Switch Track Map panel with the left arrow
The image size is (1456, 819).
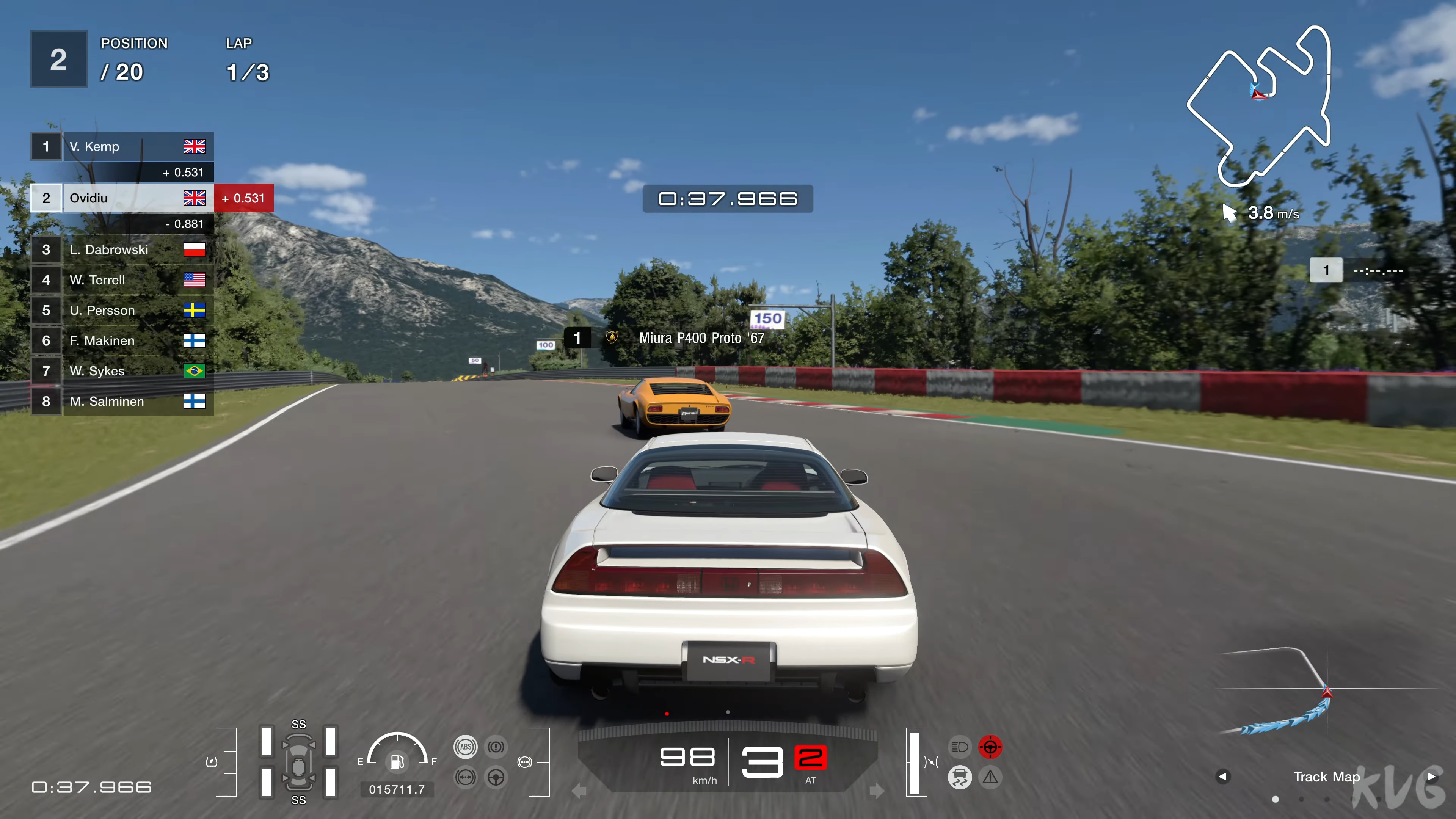click(x=1222, y=777)
